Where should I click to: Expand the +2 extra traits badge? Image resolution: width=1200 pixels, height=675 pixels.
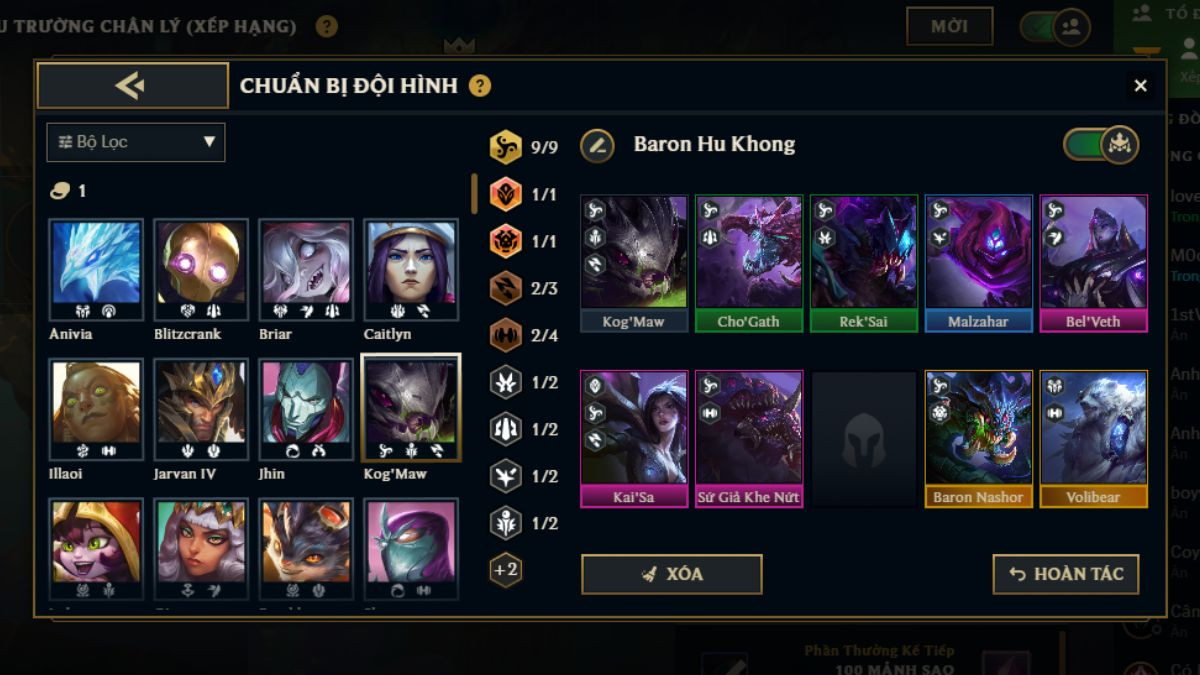(506, 570)
